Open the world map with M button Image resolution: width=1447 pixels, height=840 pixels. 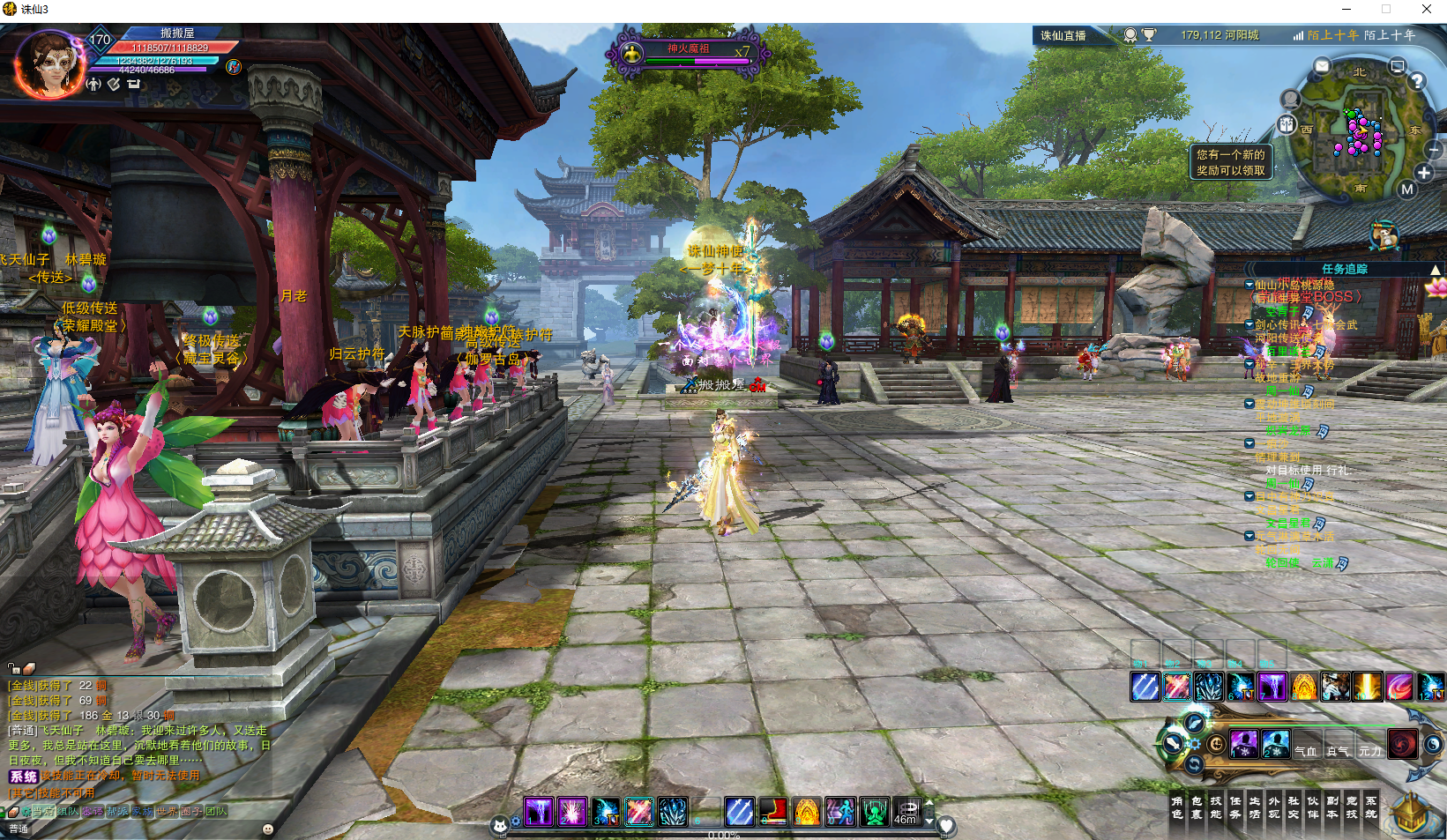pos(1407,189)
